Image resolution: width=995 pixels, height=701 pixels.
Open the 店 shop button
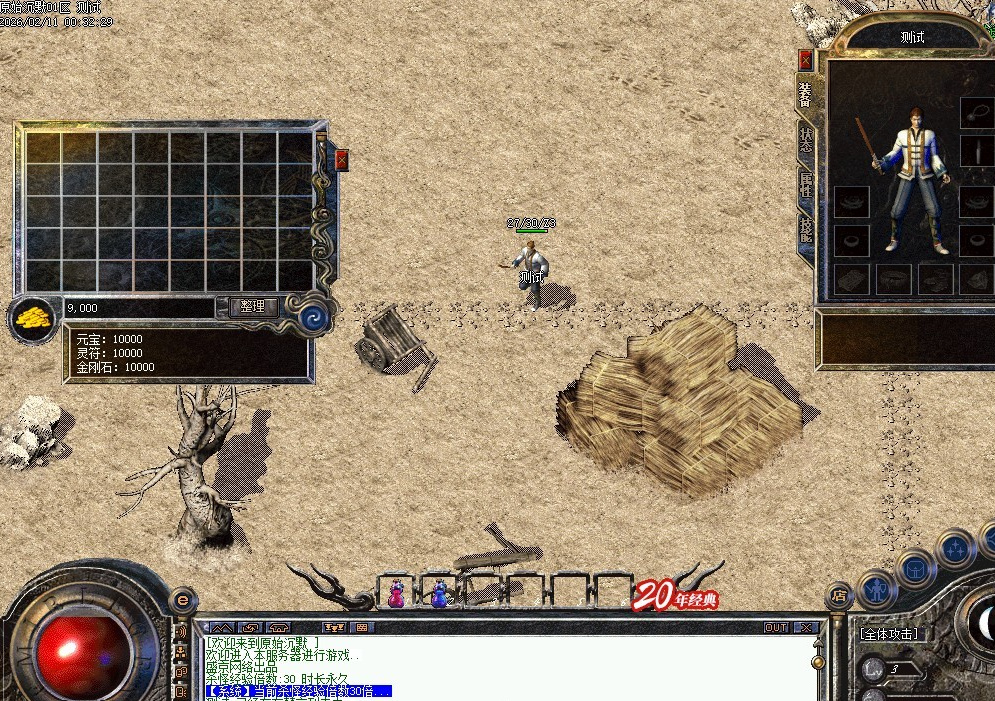(839, 595)
